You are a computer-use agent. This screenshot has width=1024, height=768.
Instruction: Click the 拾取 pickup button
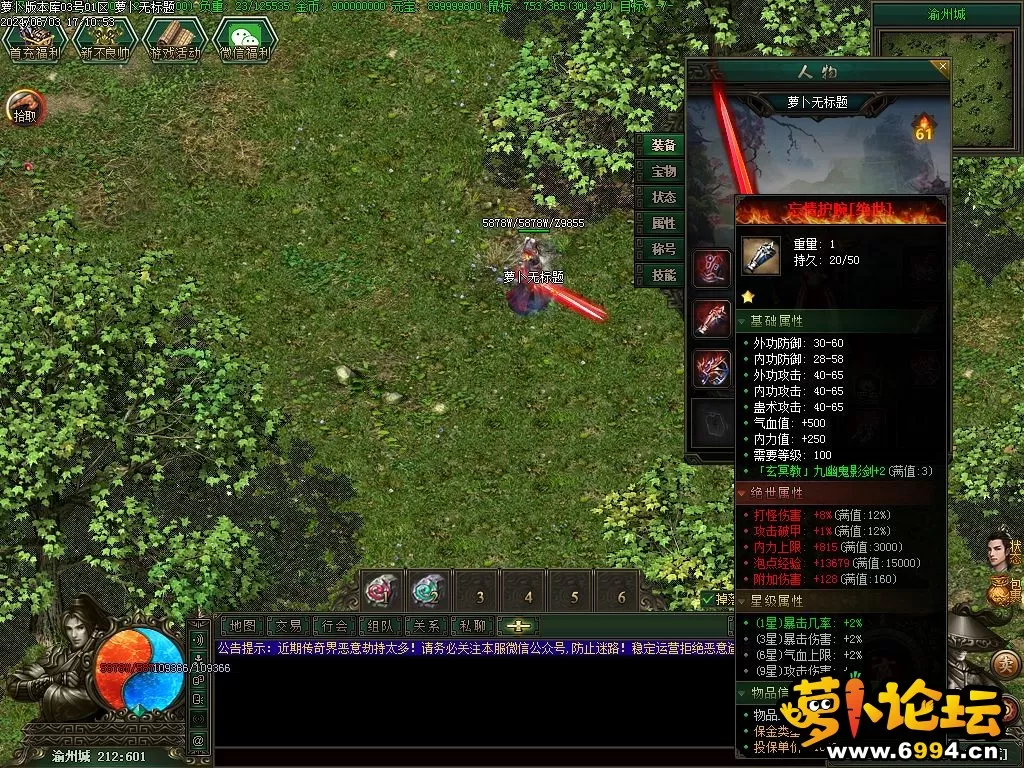tap(25, 107)
